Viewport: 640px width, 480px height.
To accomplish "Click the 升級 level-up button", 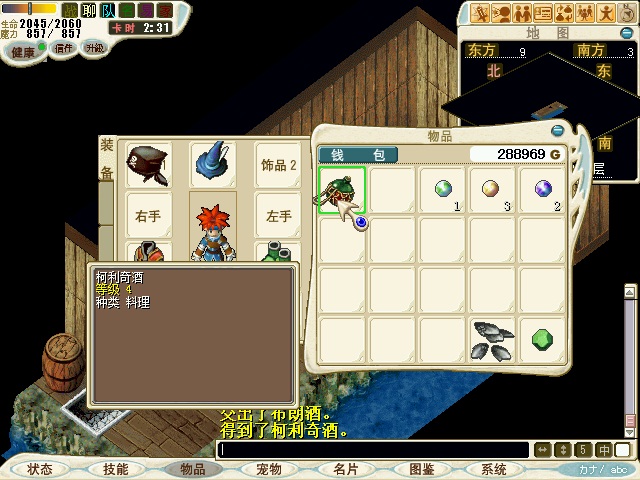I will coord(94,47).
